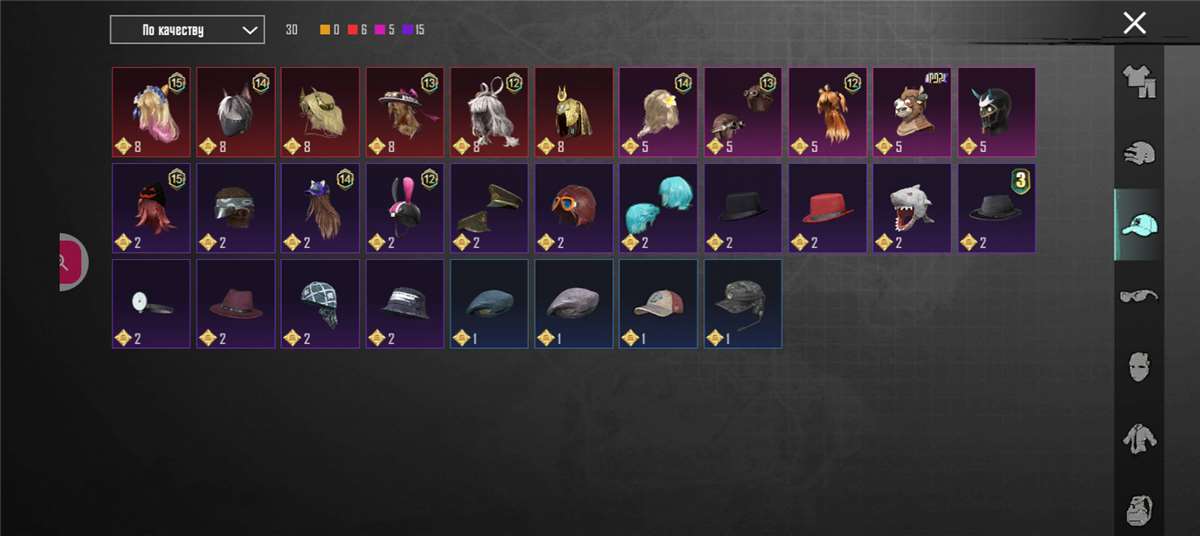Select the blue beret item
Viewport: 1200px width, 536px height.
pos(489,303)
